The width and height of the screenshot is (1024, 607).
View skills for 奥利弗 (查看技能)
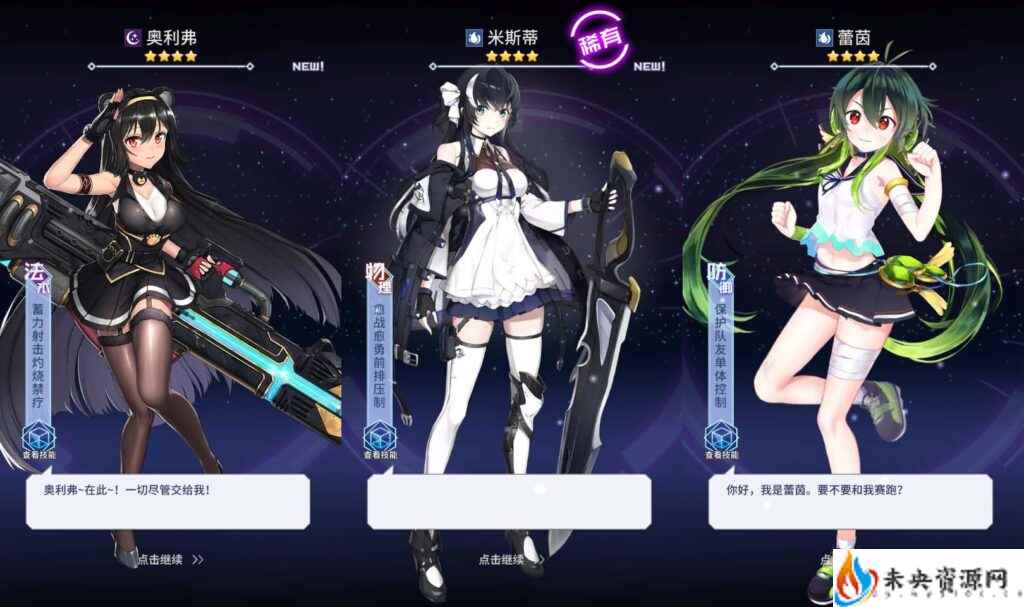click(38, 441)
